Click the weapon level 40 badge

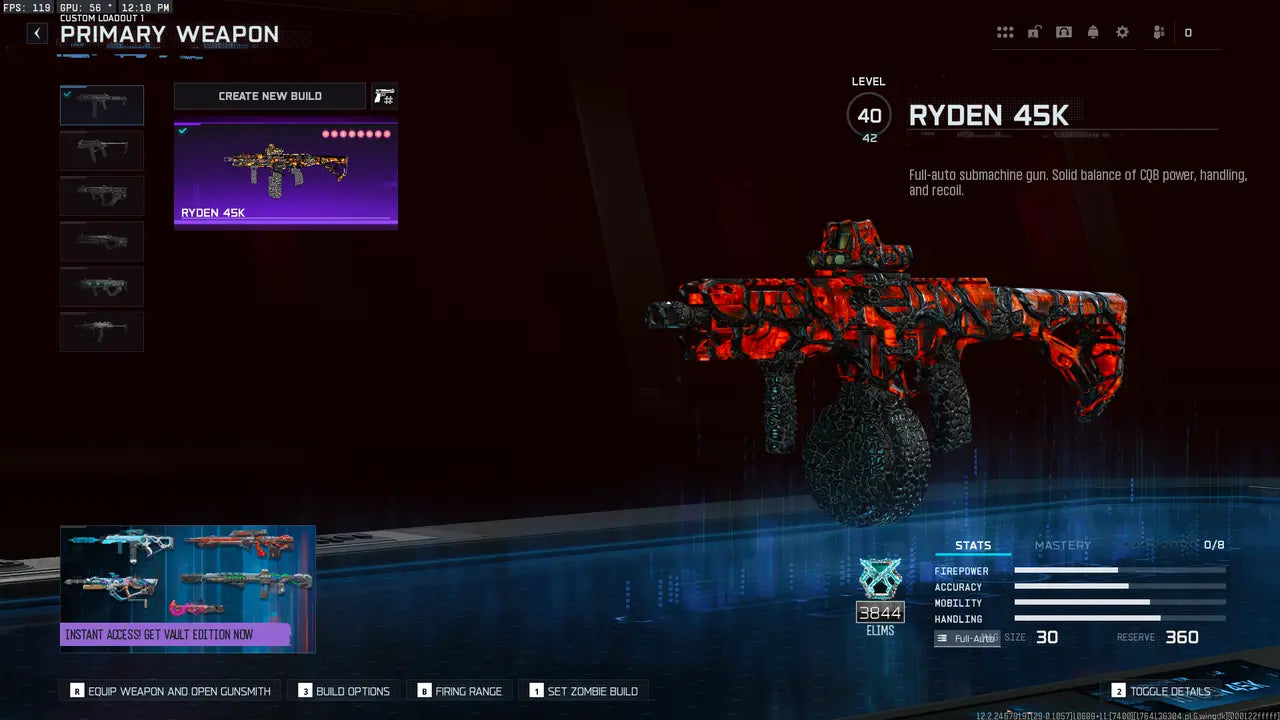(868, 114)
